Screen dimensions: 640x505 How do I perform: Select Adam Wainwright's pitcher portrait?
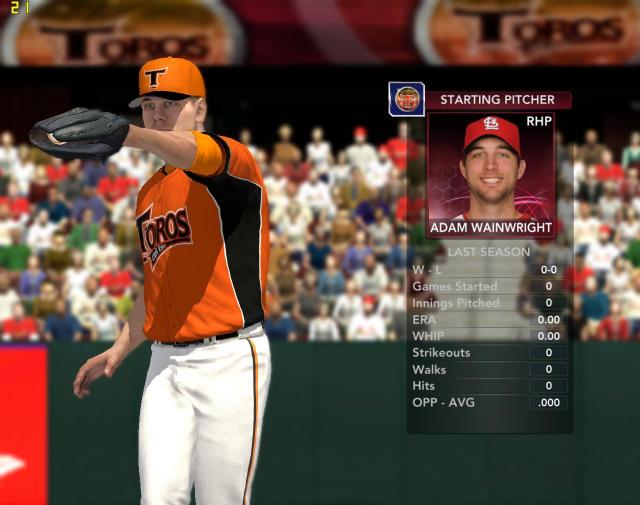[x=491, y=166]
